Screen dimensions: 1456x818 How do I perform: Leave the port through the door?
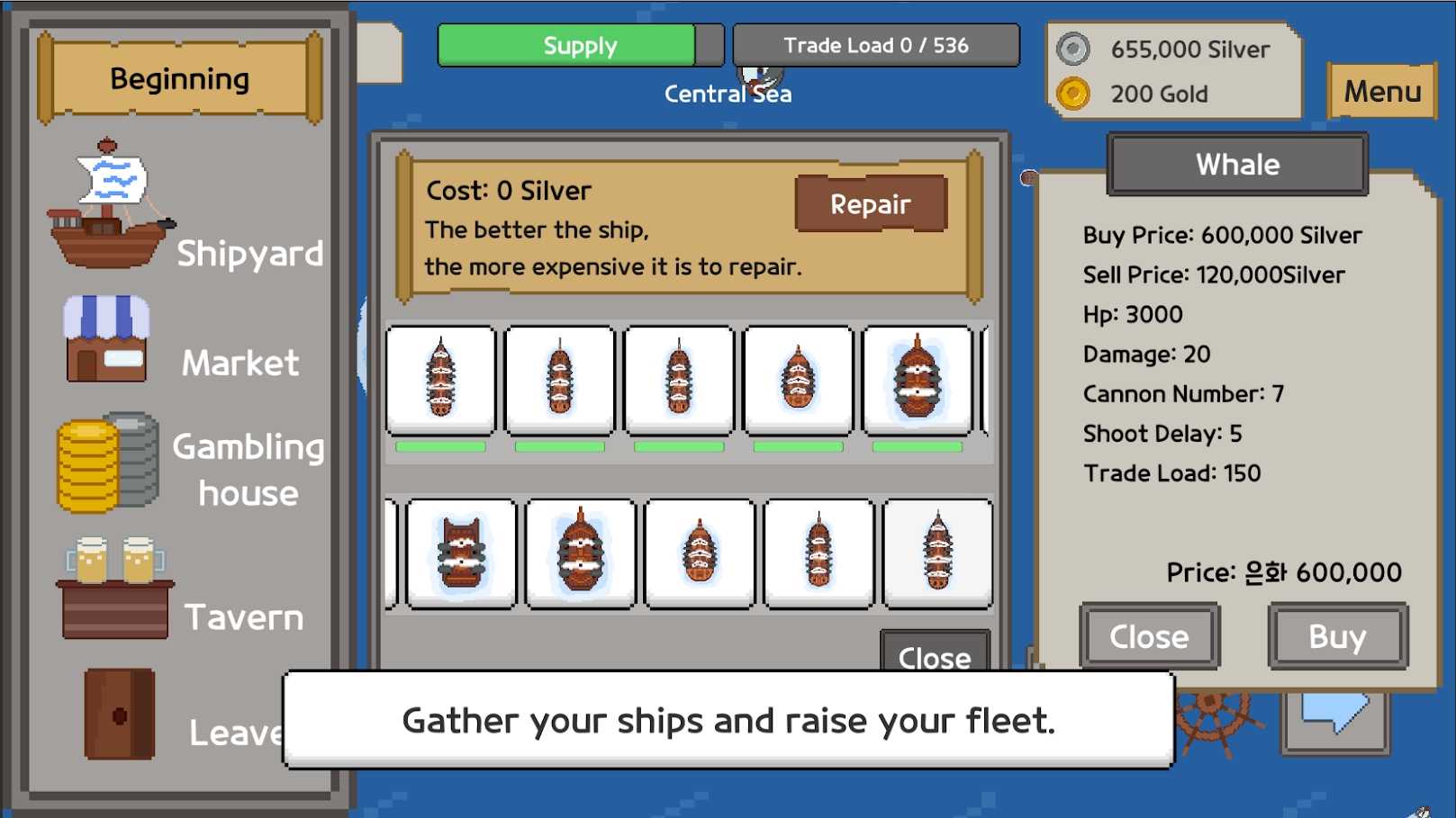122,715
